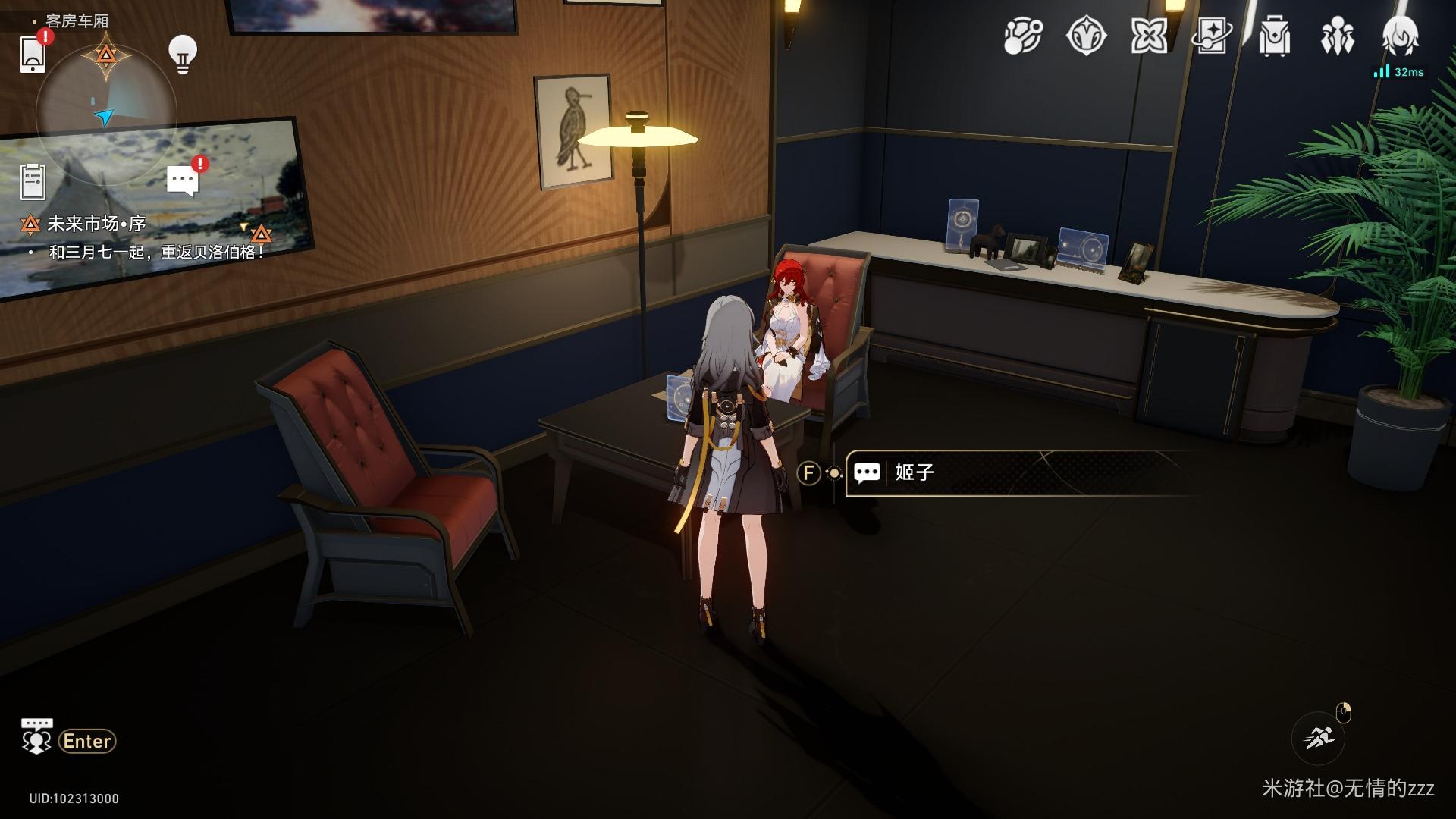1456x819 pixels.
Task: Open the round emblem event icon
Action: point(1086,36)
